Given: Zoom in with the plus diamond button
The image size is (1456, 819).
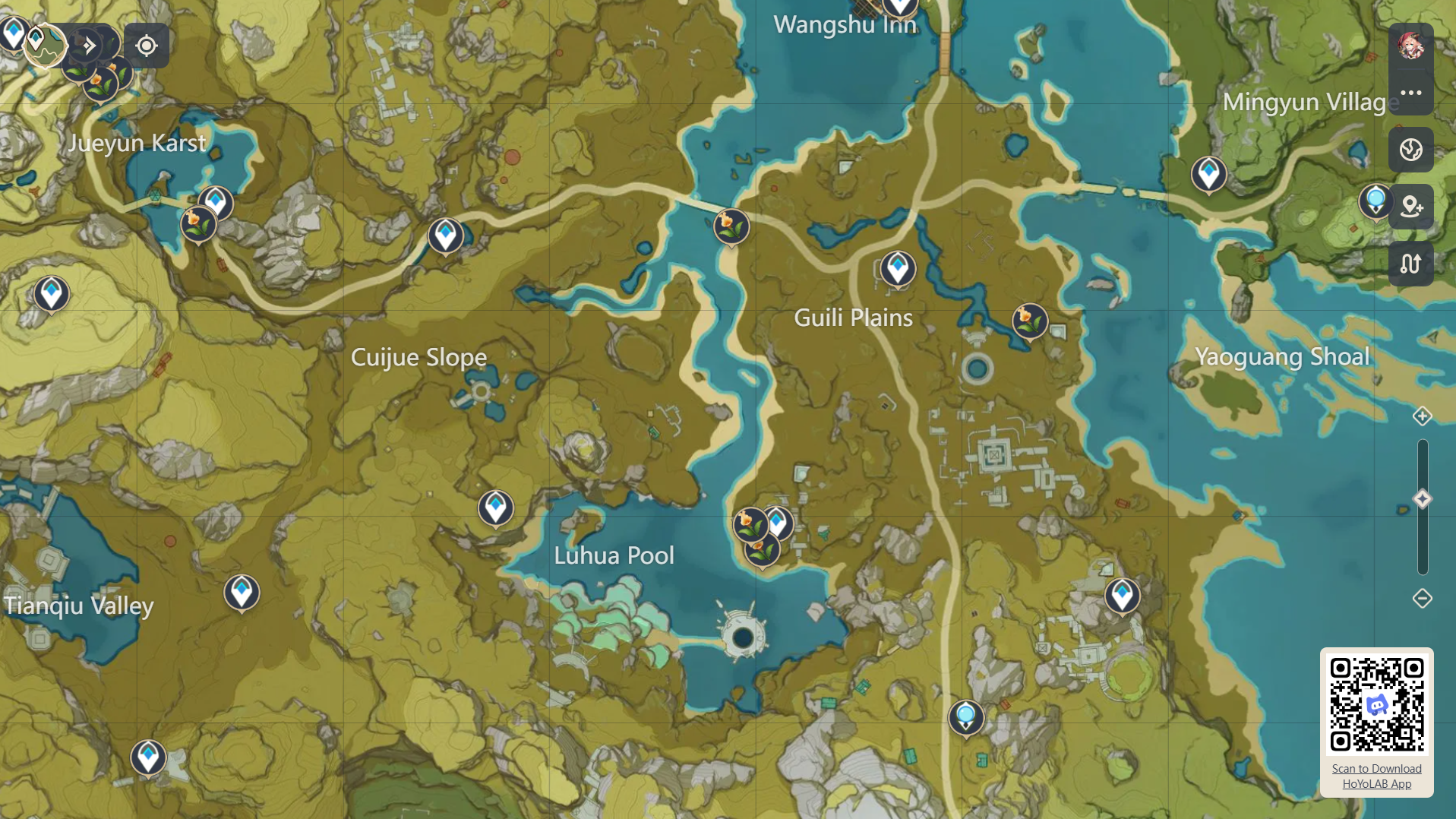Looking at the screenshot, I should (x=1422, y=416).
